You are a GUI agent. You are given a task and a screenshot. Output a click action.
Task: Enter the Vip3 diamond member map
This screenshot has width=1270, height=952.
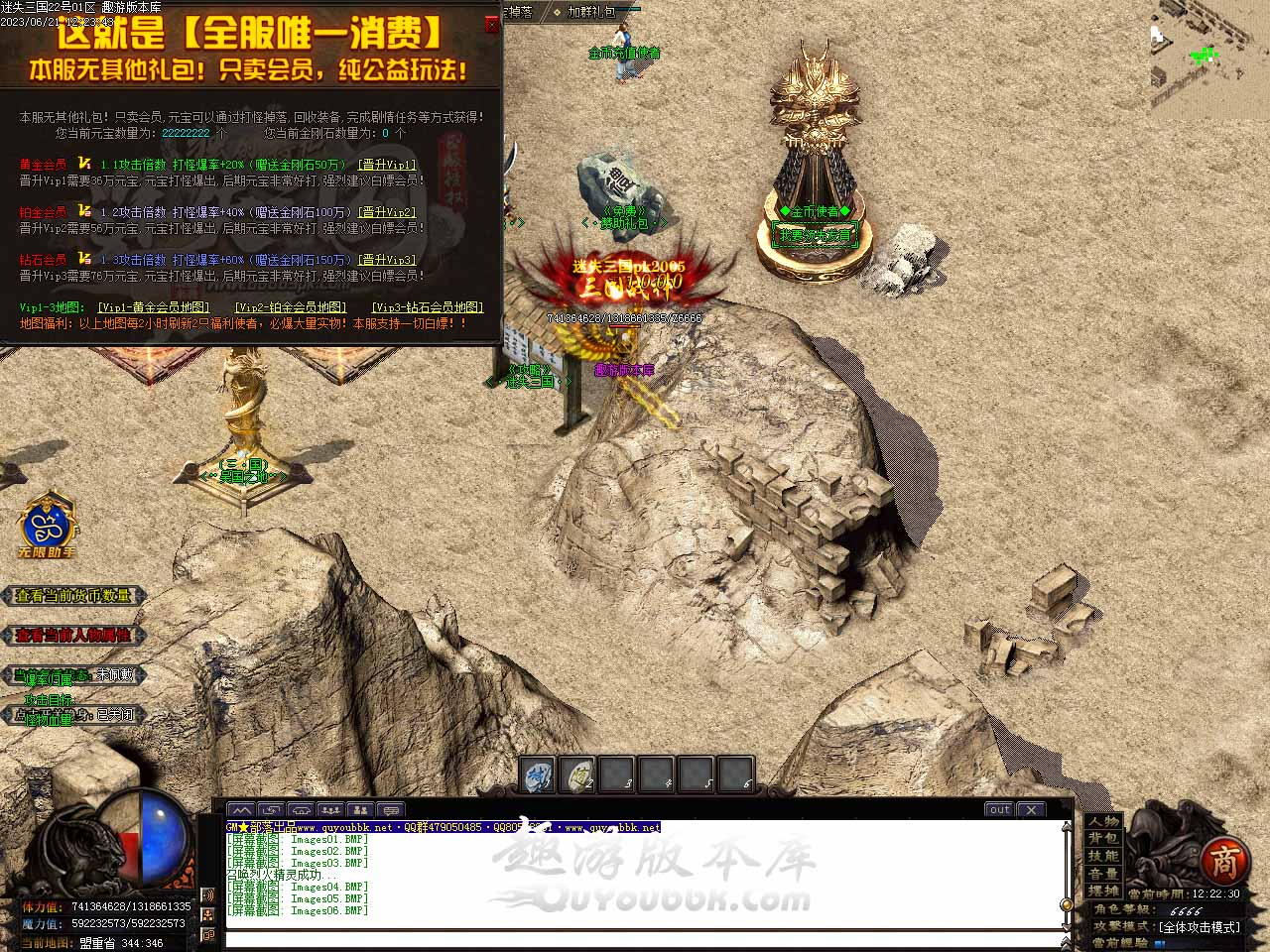428,307
